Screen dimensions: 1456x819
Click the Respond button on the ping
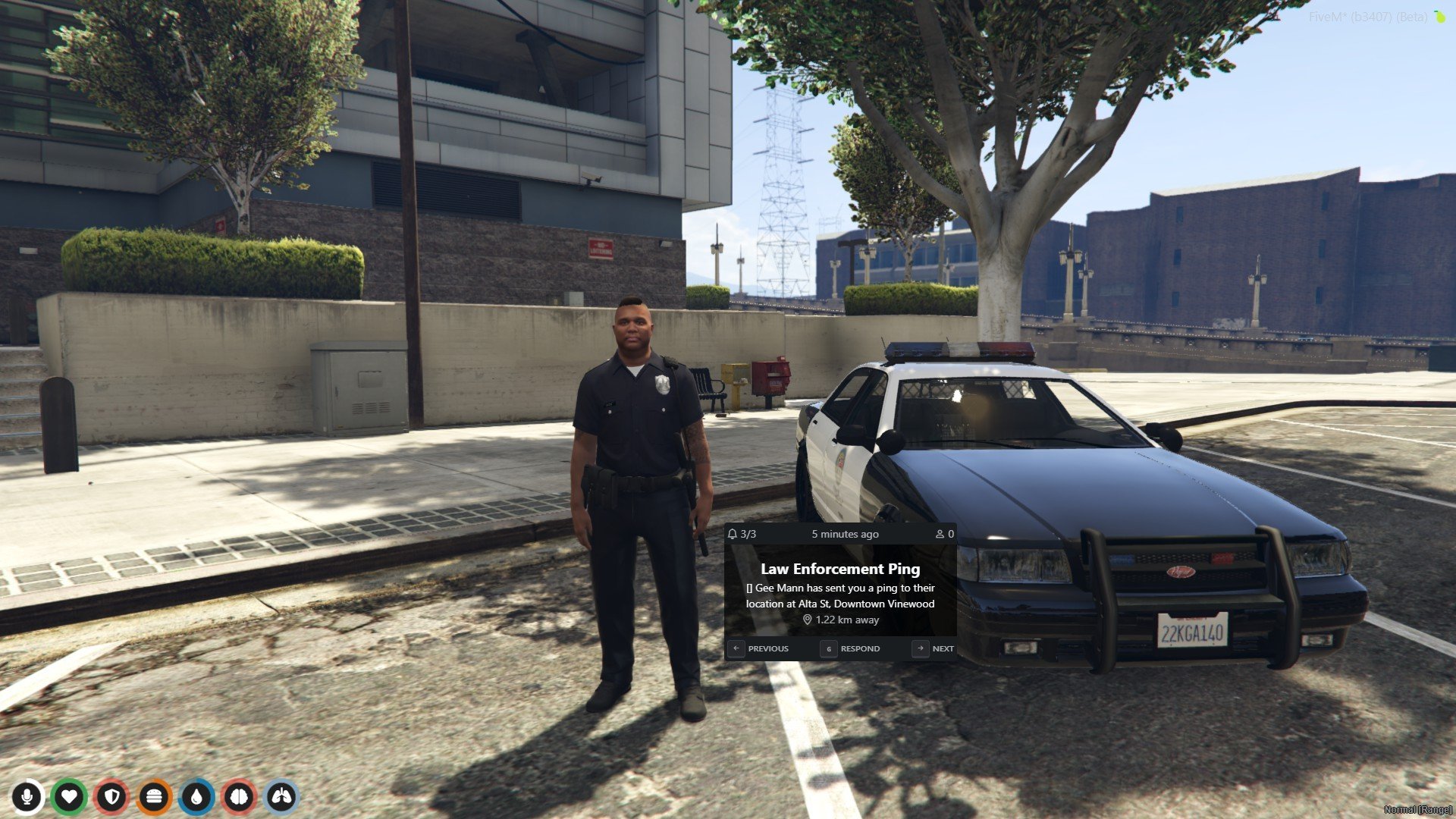pos(851,648)
